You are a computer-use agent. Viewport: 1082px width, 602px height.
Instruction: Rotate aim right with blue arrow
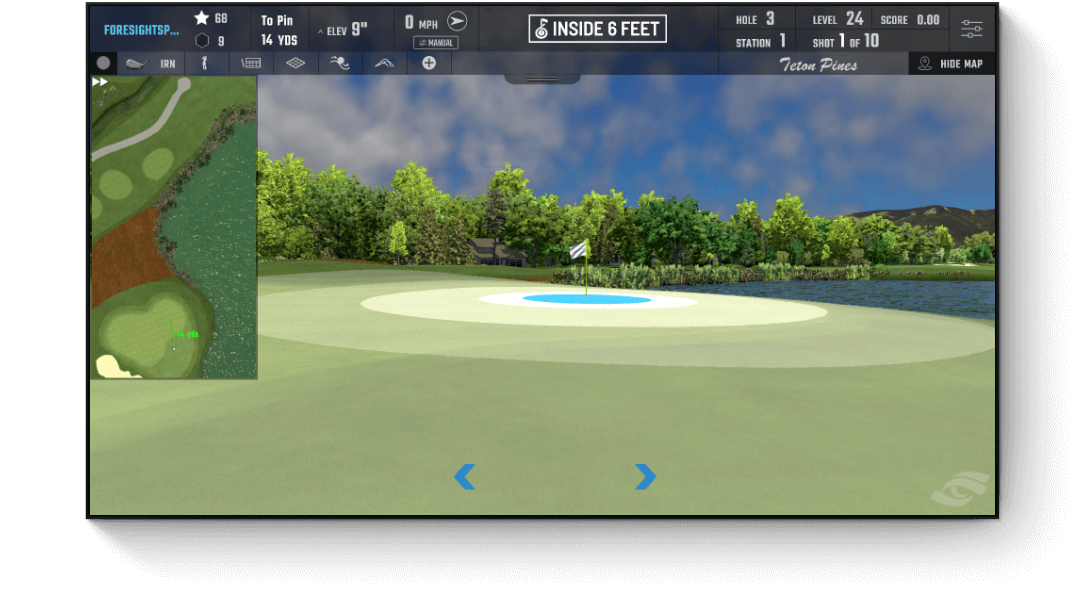pos(645,477)
